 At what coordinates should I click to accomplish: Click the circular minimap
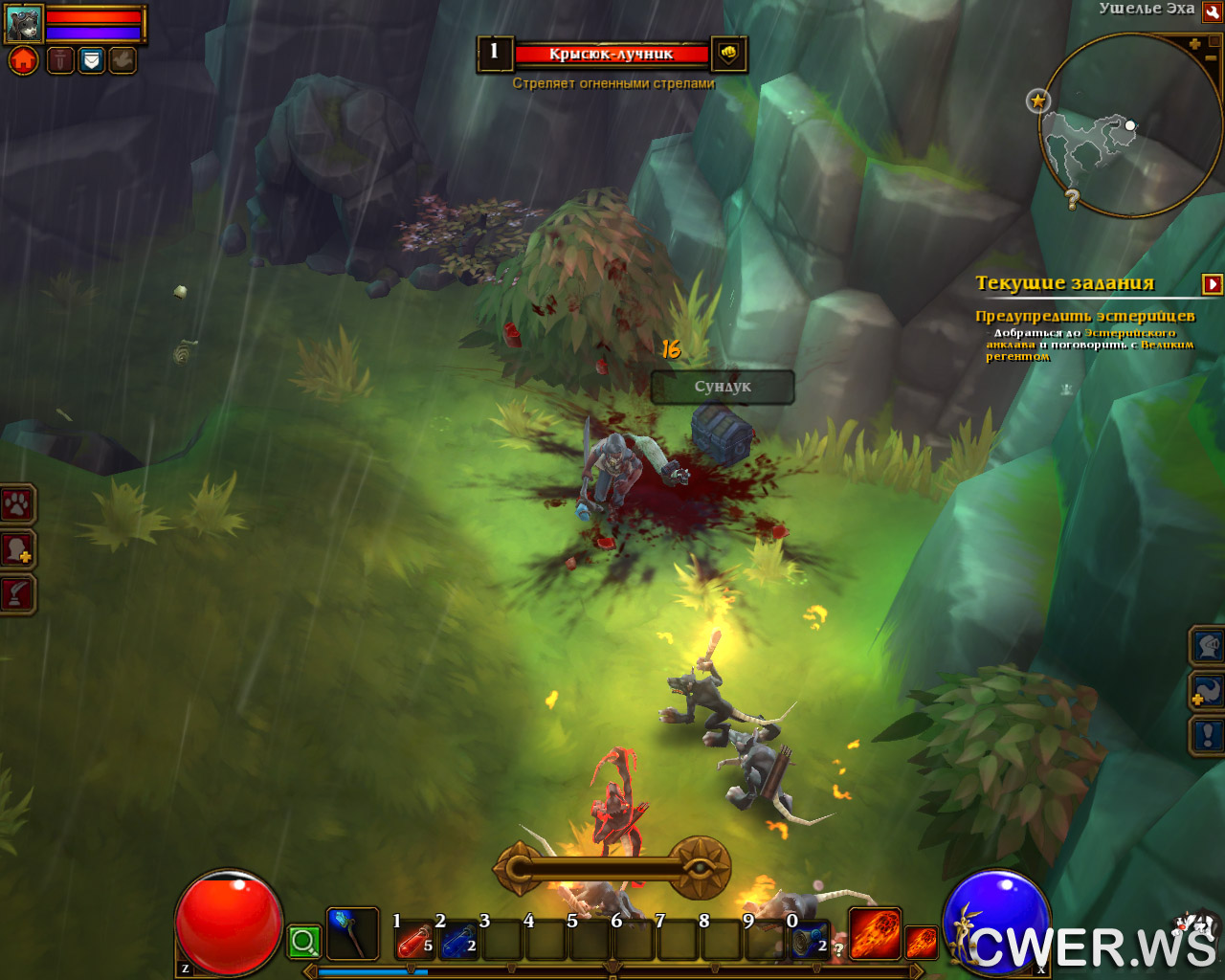1129,124
